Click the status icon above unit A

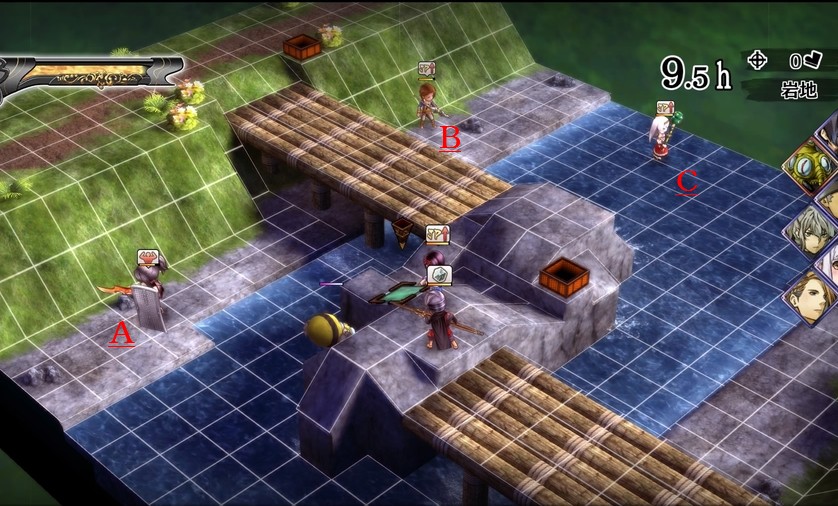point(147,256)
